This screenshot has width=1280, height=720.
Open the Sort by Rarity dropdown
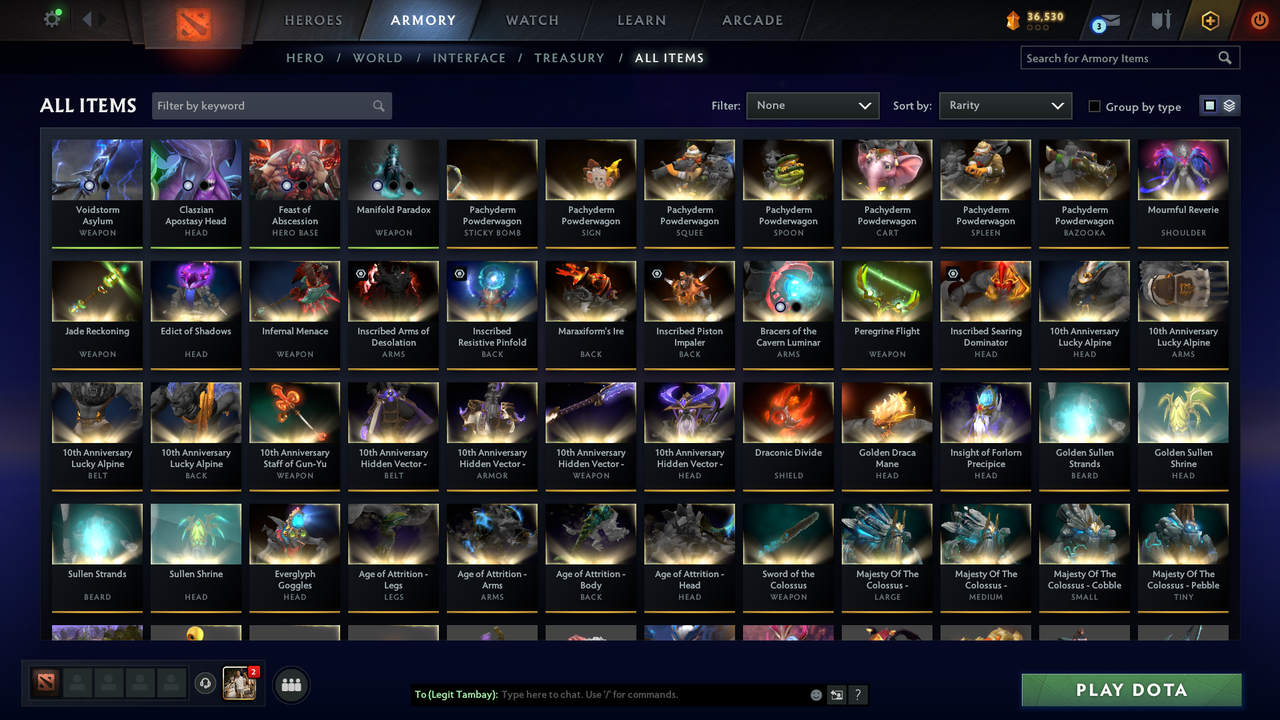coord(1005,105)
